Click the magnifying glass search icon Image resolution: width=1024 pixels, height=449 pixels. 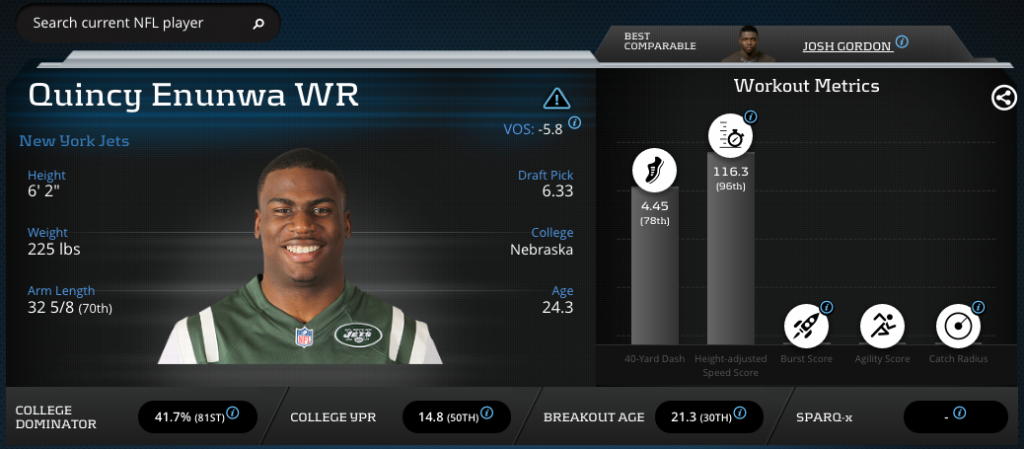tap(258, 23)
